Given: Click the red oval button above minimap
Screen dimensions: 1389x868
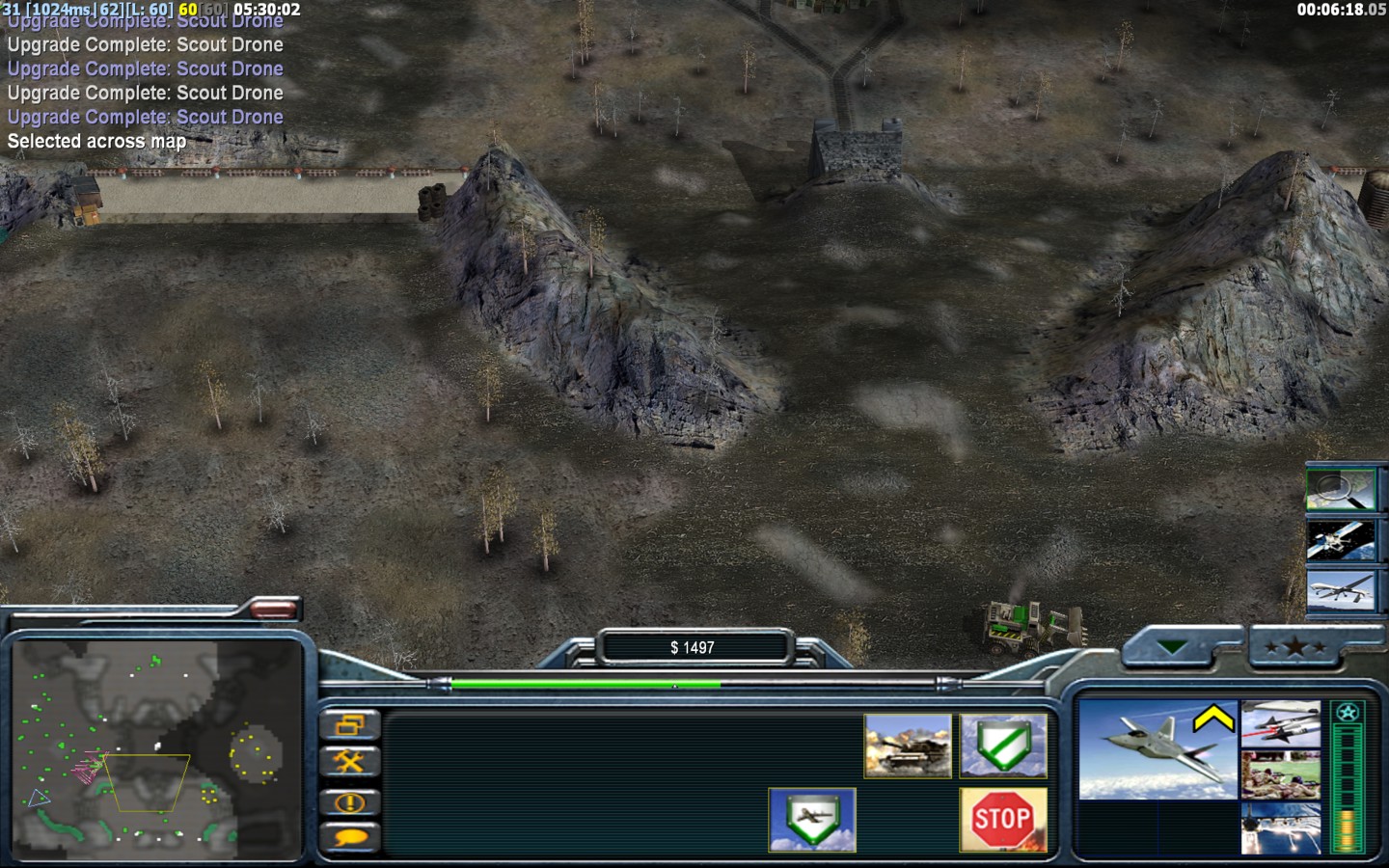Looking at the screenshot, I should [x=274, y=608].
